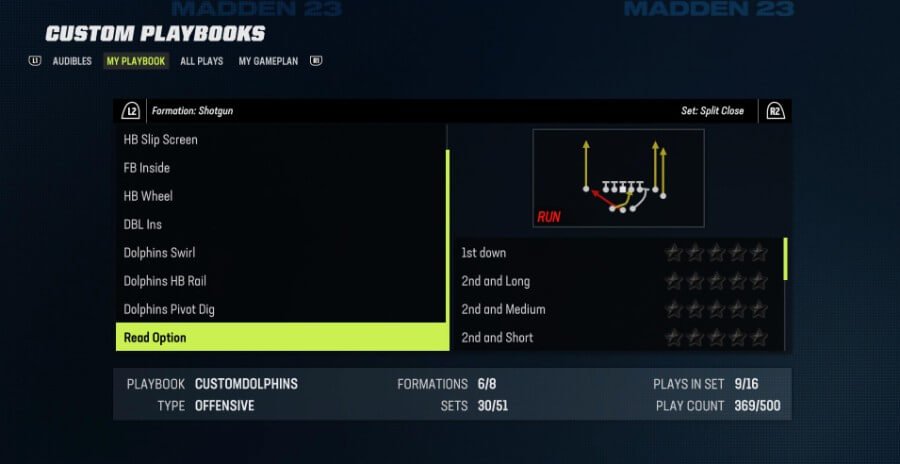This screenshot has height=464, width=900.
Task: Go to the My Gameplan tab
Action: click(267, 61)
